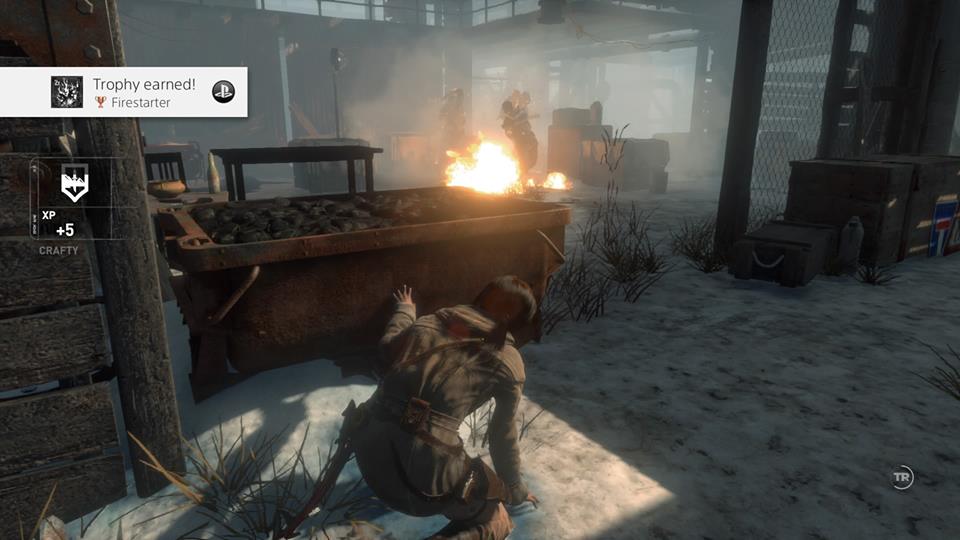Click the TR logo watermark
This screenshot has height=540, width=960.
(x=902, y=478)
